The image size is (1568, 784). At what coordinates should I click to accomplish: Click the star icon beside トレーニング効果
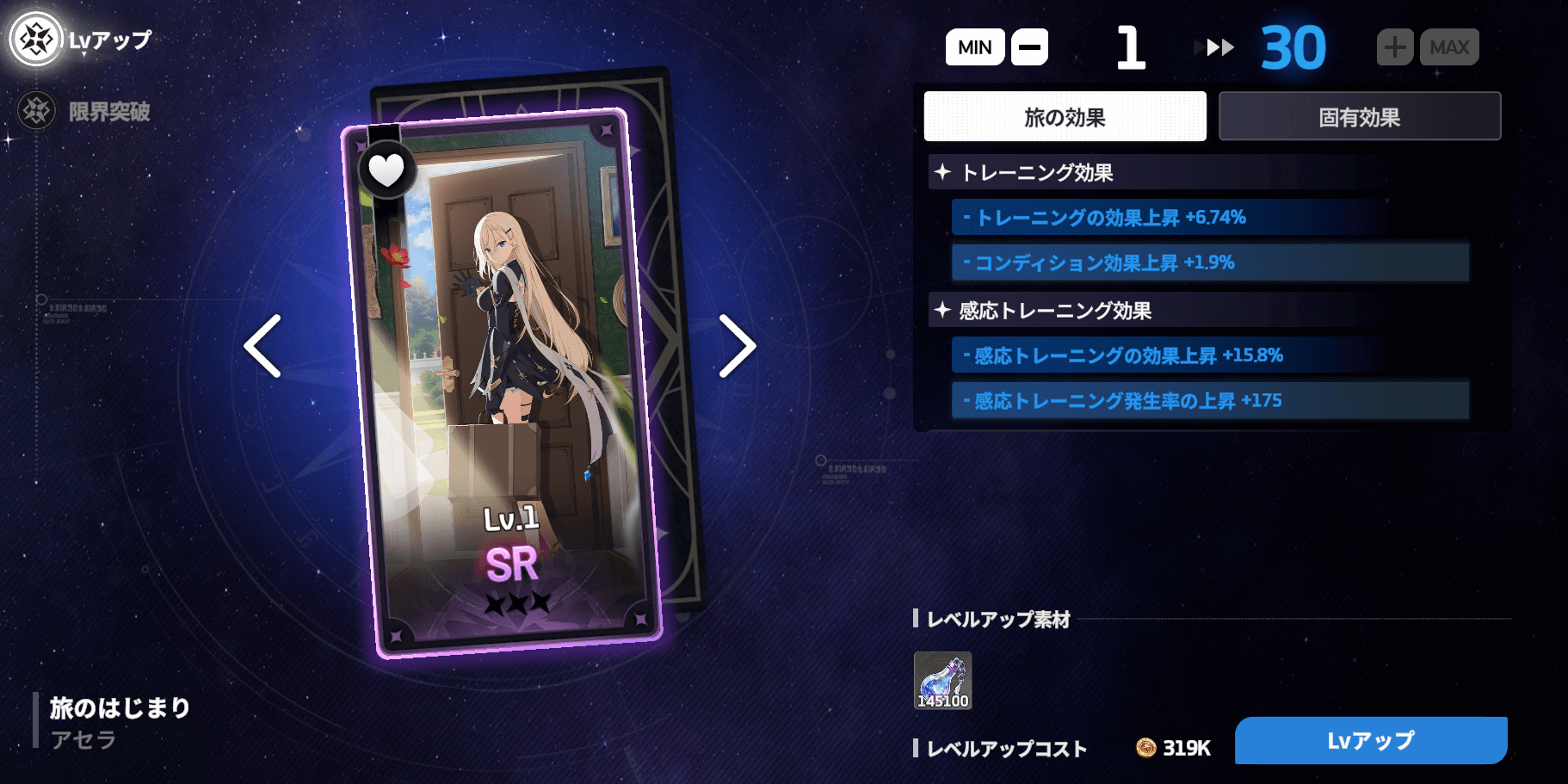pyautogui.click(x=942, y=172)
